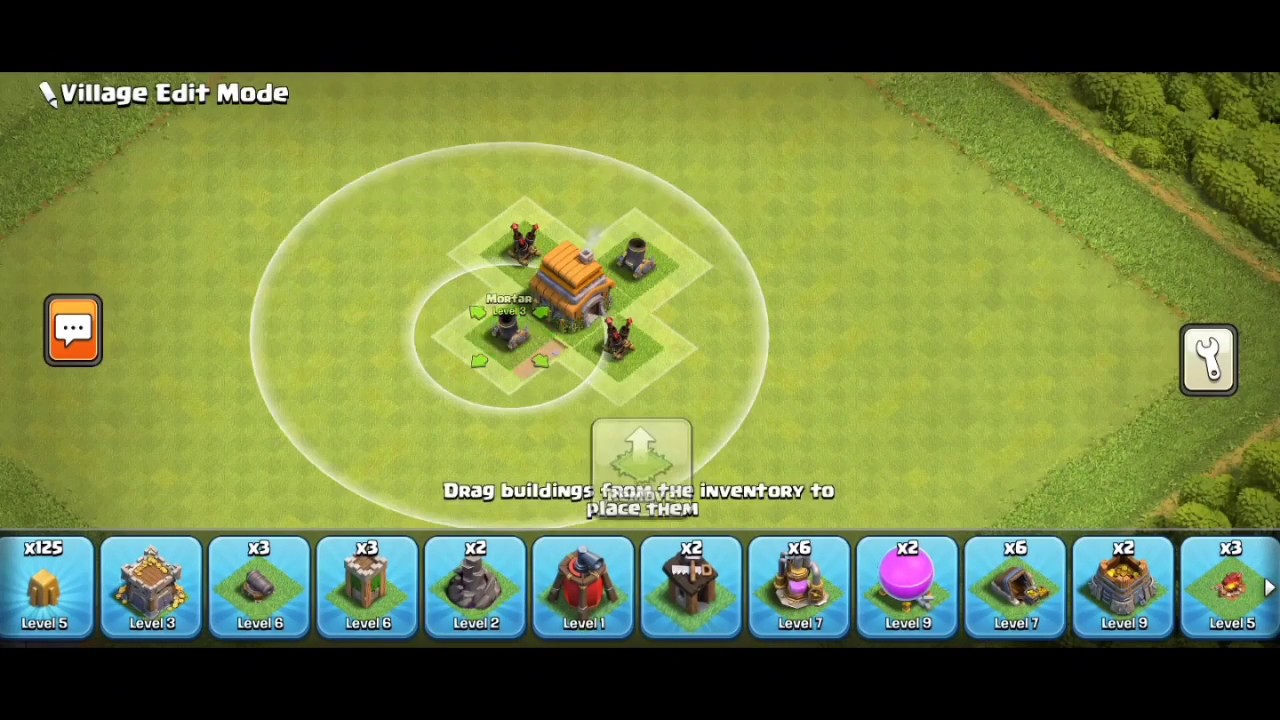The height and width of the screenshot is (720, 1280).
Task: Select the Gold Storage Level 9 slot
Action: [1124, 587]
